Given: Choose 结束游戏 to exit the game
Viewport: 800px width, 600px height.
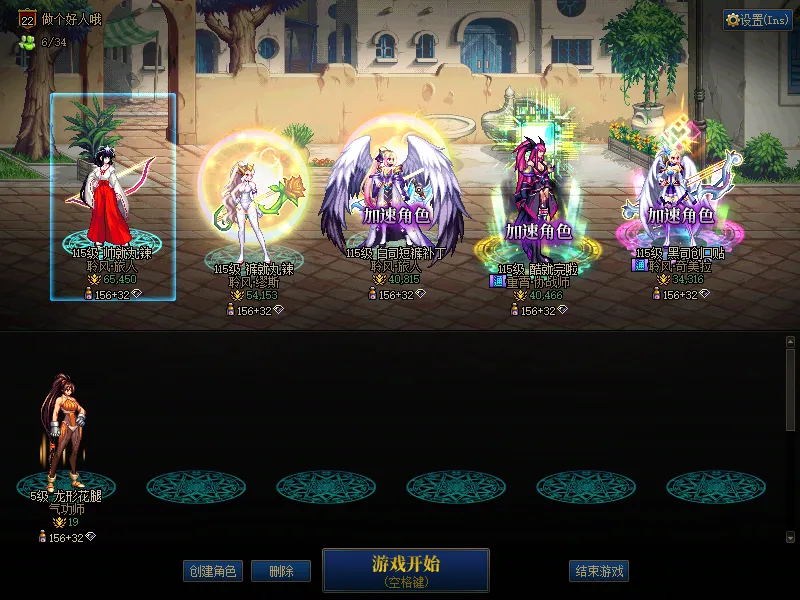Looking at the screenshot, I should click(x=599, y=571).
